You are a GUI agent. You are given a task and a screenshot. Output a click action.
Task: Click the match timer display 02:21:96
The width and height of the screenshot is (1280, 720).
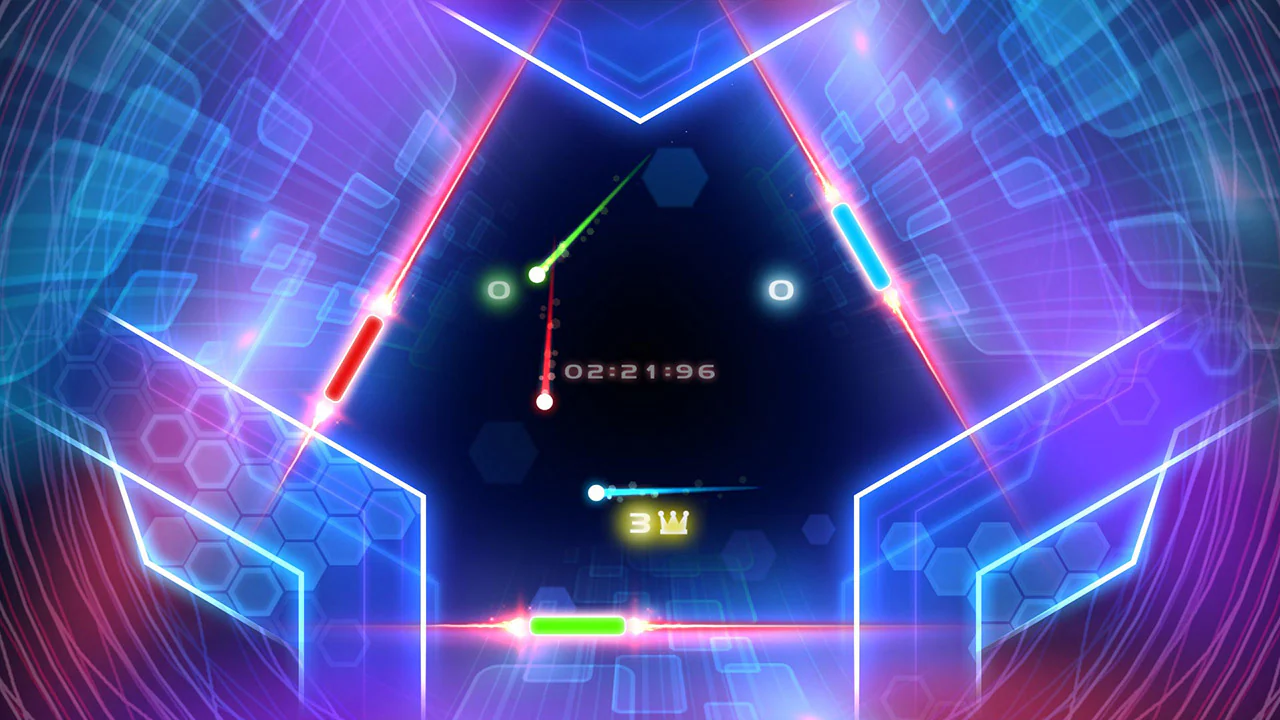click(641, 370)
